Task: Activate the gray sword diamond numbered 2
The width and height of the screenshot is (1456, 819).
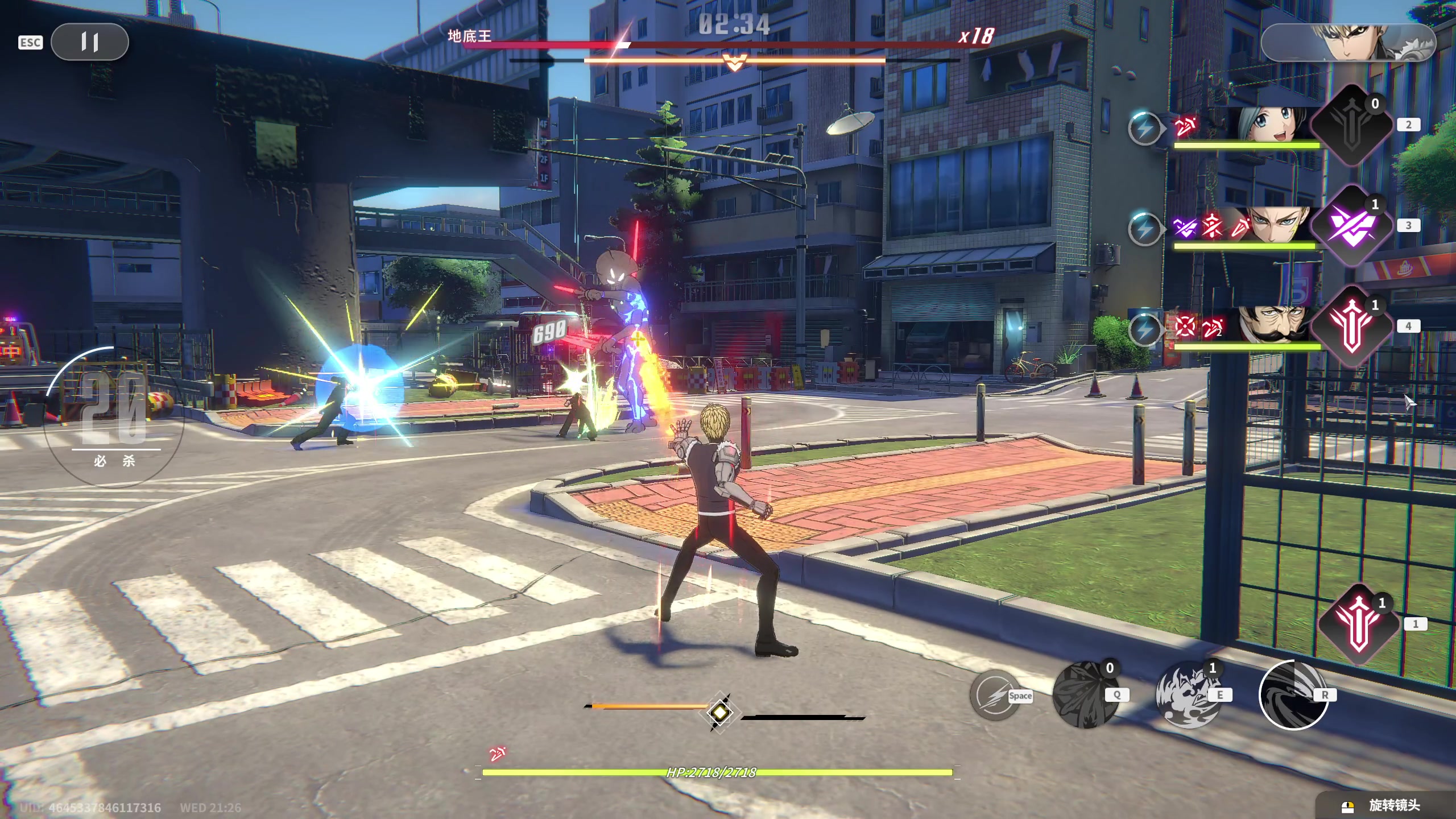Action: 1351,125
